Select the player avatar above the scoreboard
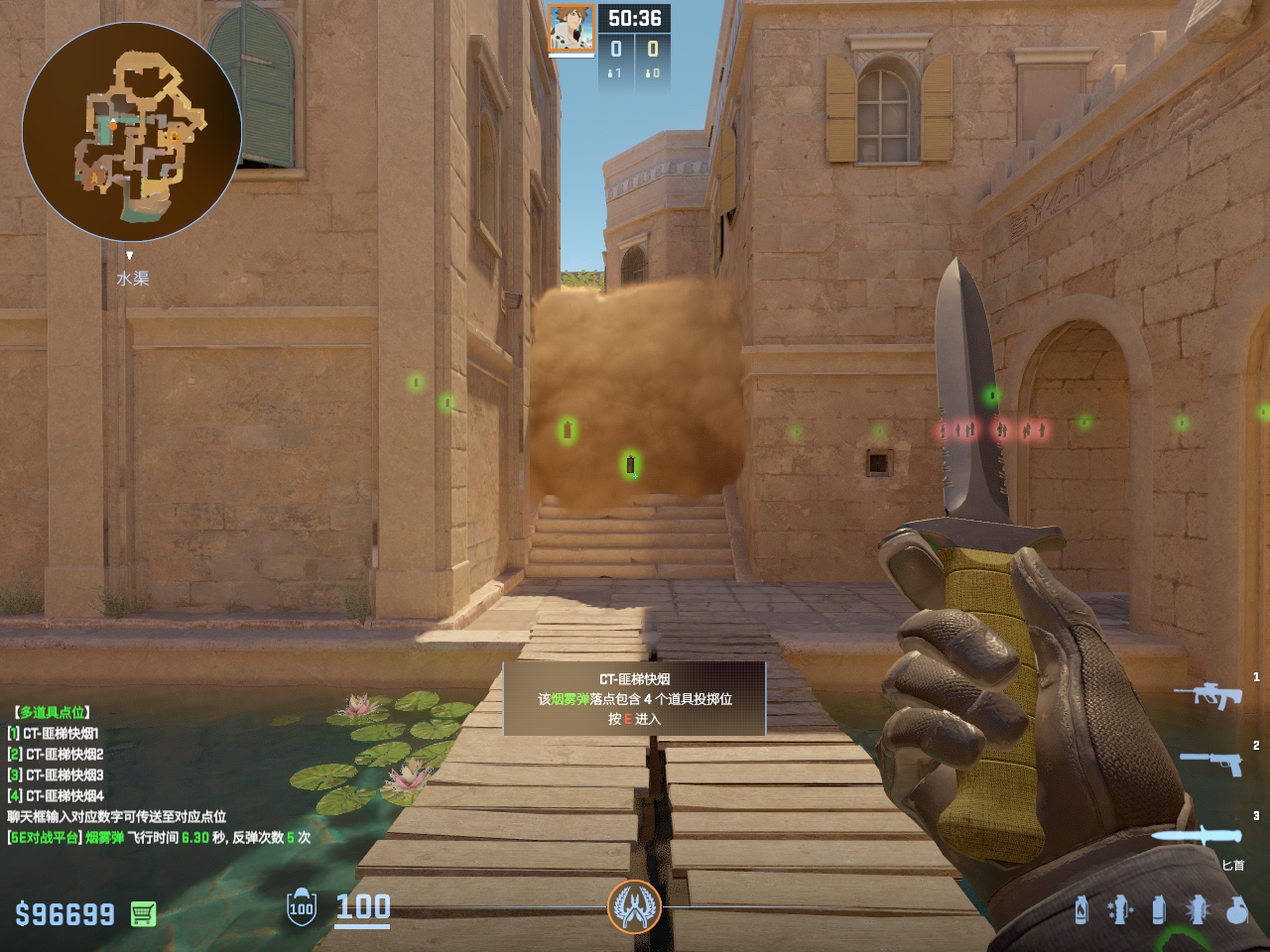Image resolution: width=1270 pixels, height=952 pixels. (571, 28)
